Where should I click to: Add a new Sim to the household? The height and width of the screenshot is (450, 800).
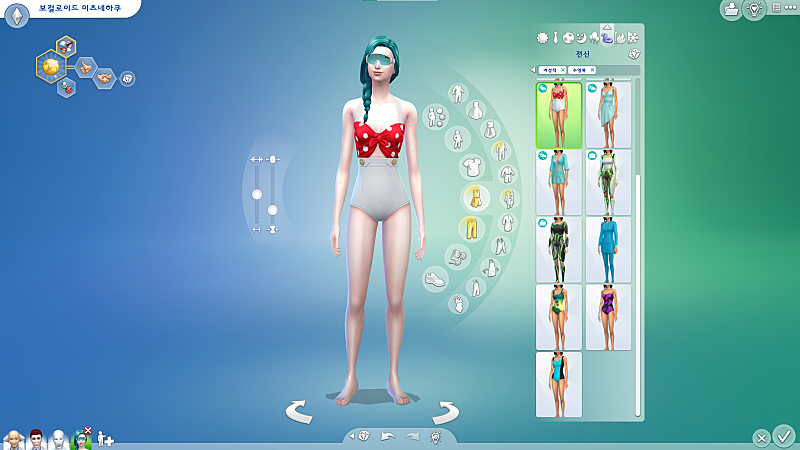pos(104,439)
